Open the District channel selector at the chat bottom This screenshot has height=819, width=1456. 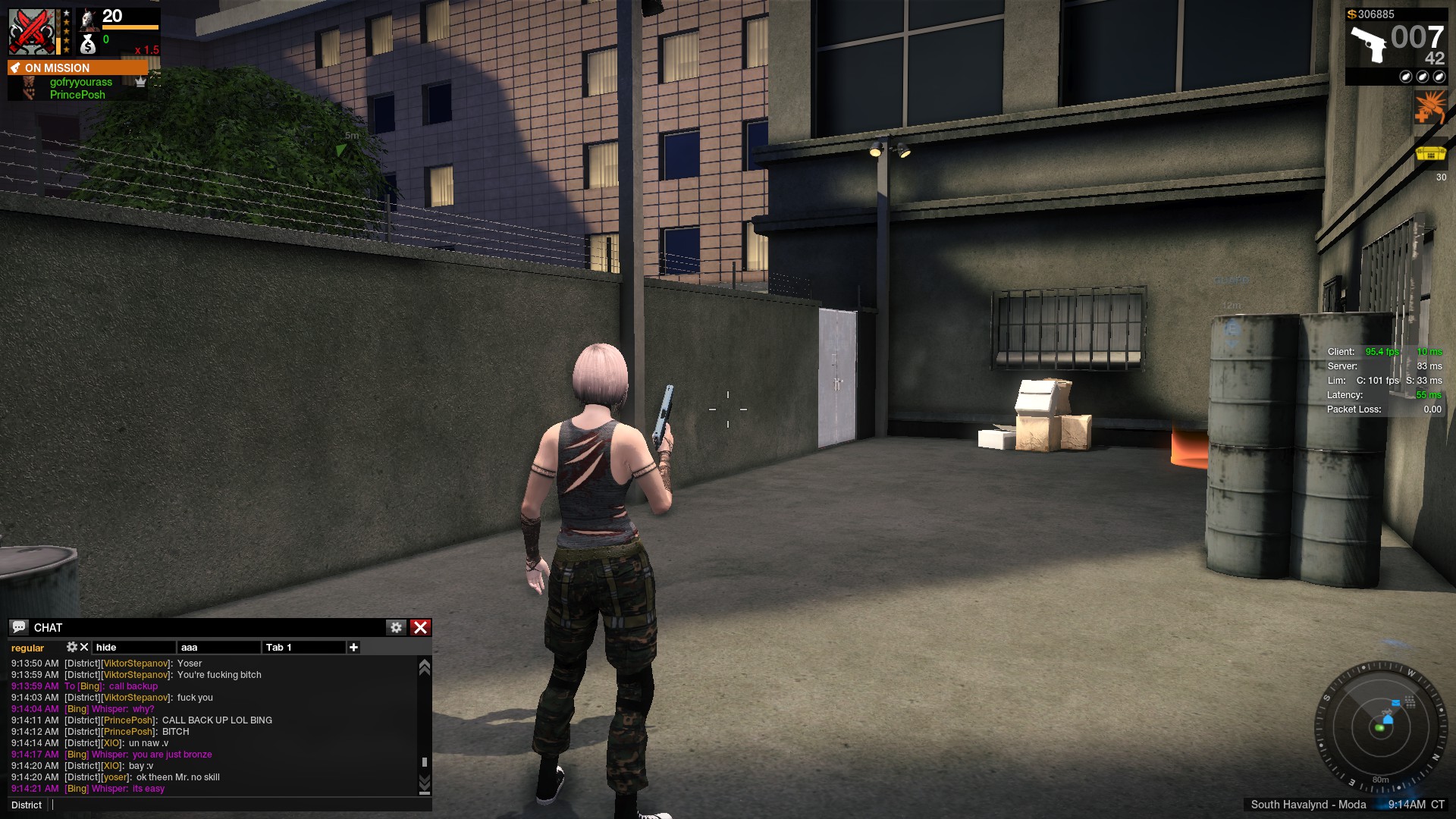tap(26, 805)
